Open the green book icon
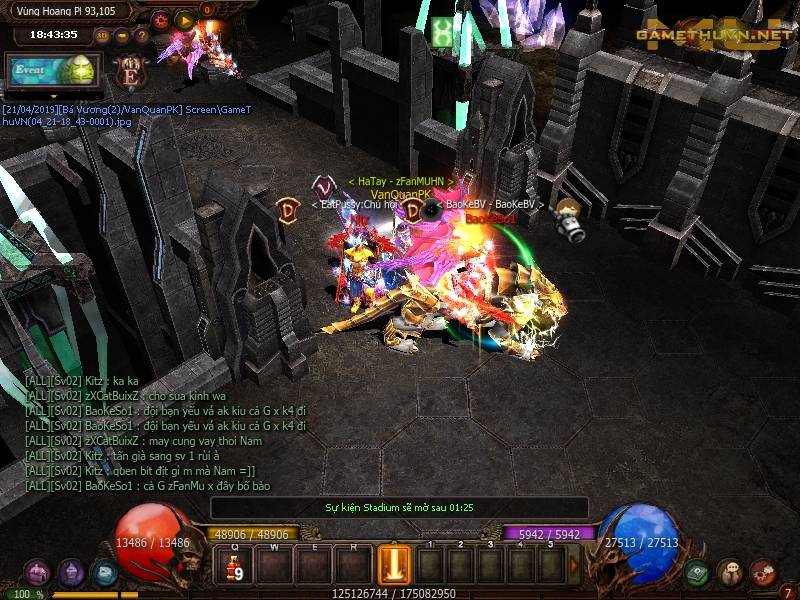800x600 pixels. click(699, 573)
